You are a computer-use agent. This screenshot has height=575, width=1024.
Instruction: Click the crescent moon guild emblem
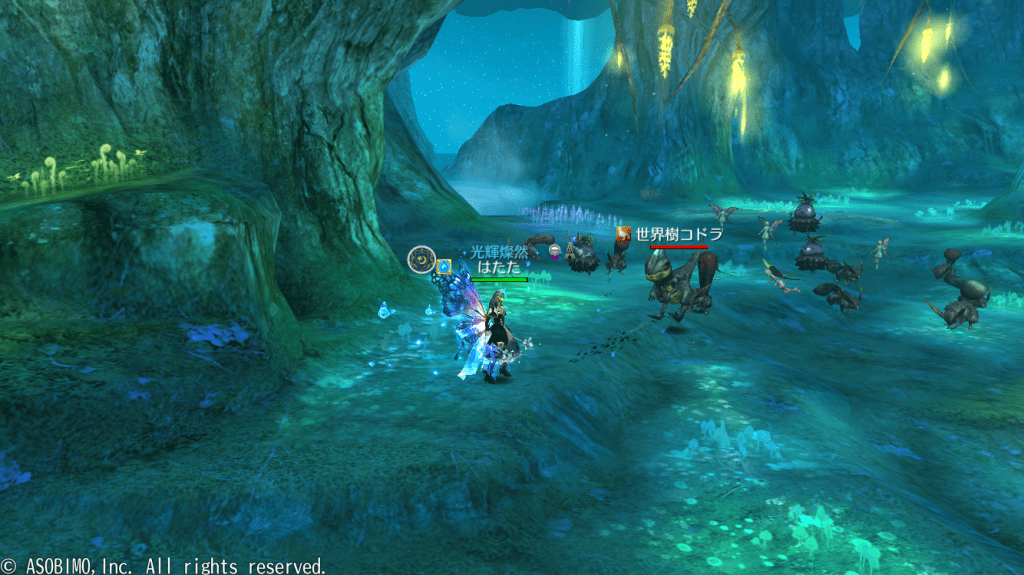420,260
